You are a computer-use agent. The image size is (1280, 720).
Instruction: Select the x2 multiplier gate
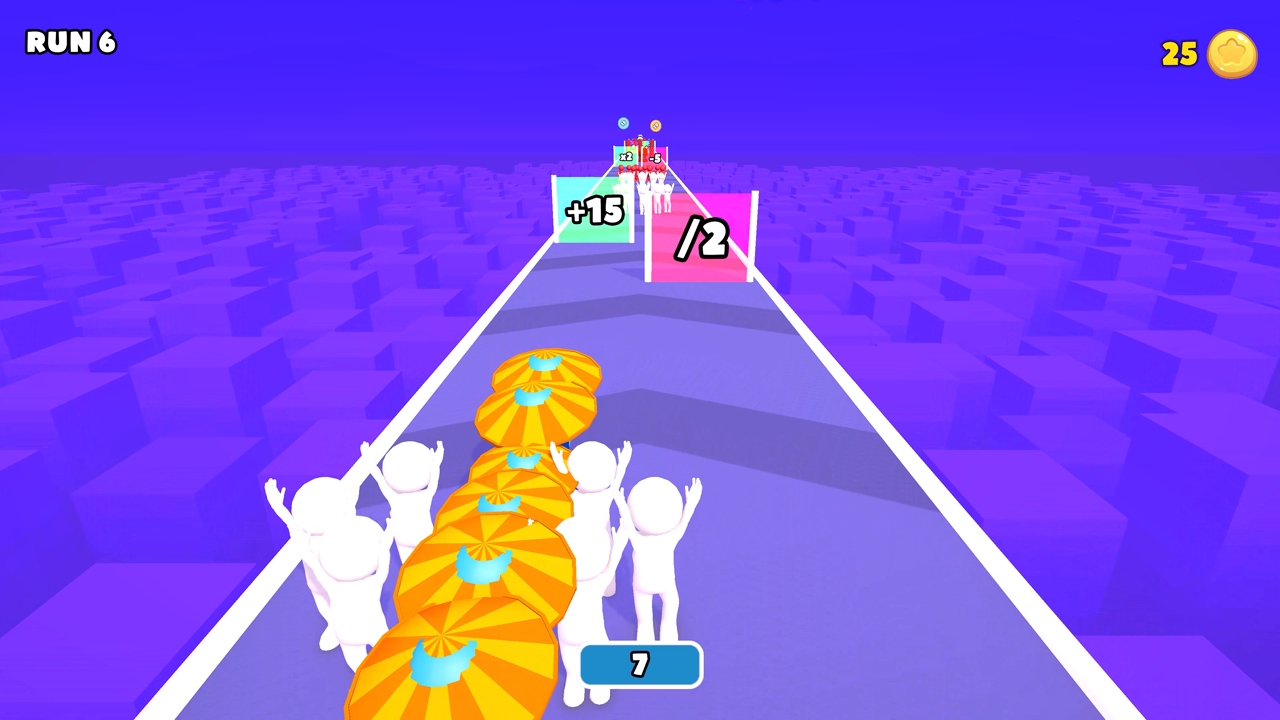(x=626, y=156)
